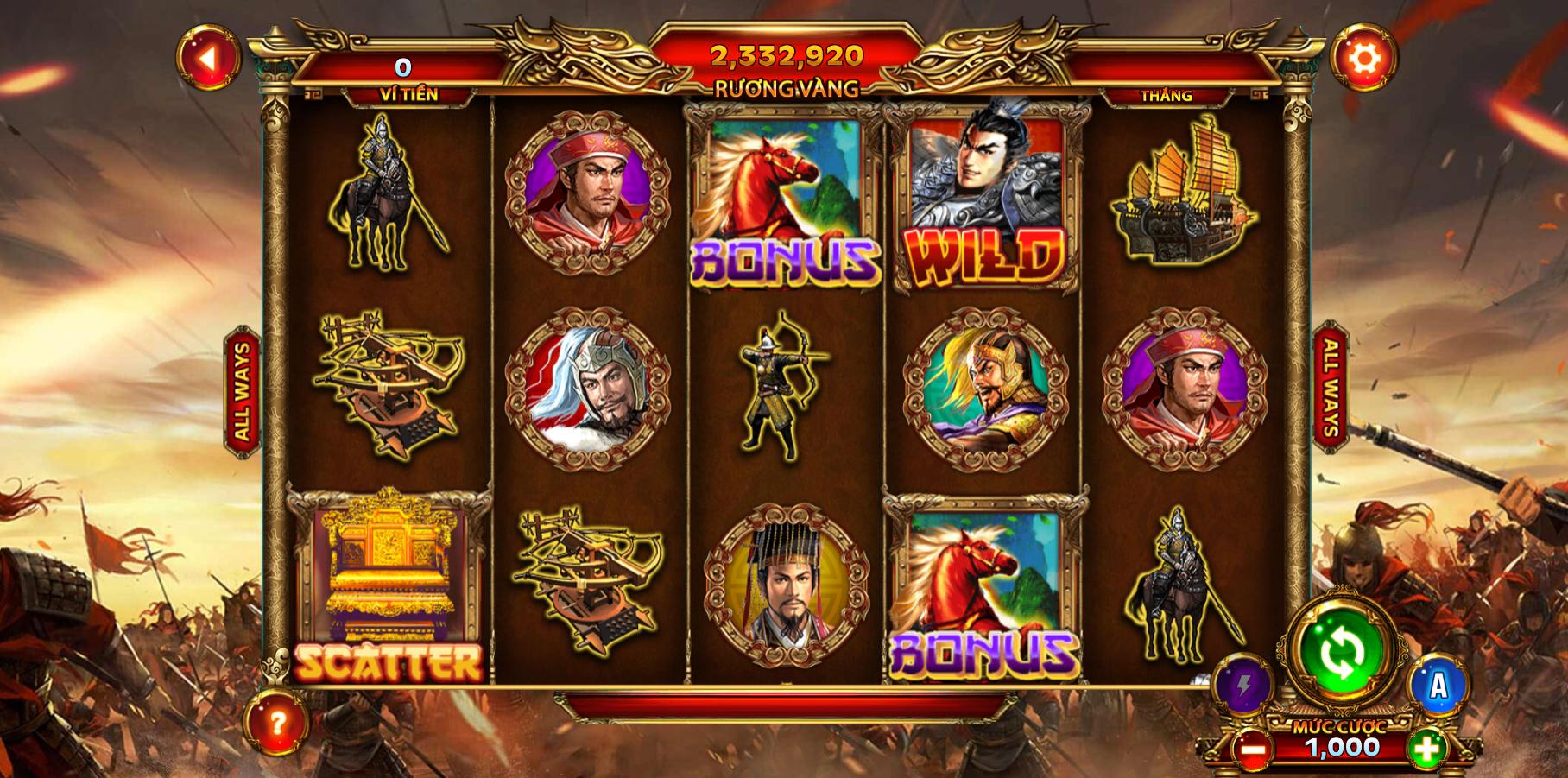
Task: Click the back arrow to exit game
Action: [x=210, y=59]
